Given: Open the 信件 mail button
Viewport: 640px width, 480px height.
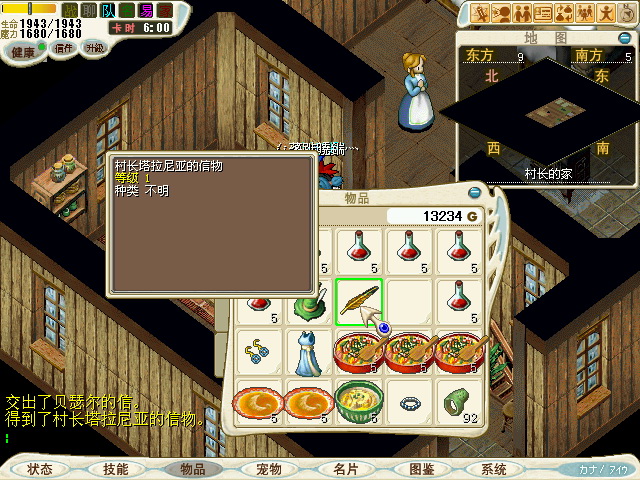Looking at the screenshot, I should coord(62,48).
